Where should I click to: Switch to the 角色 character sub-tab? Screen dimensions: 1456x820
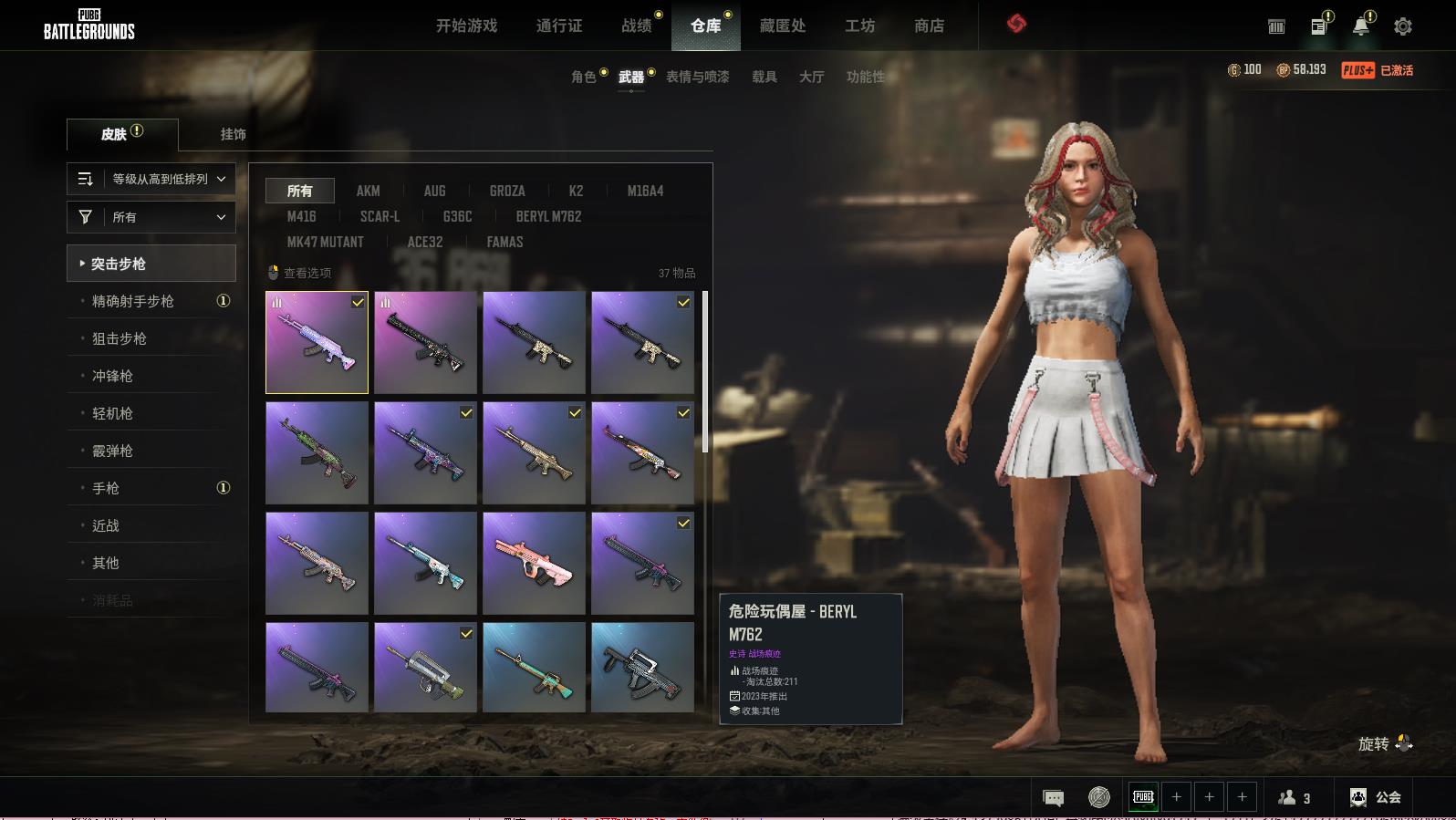[x=583, y=77]
